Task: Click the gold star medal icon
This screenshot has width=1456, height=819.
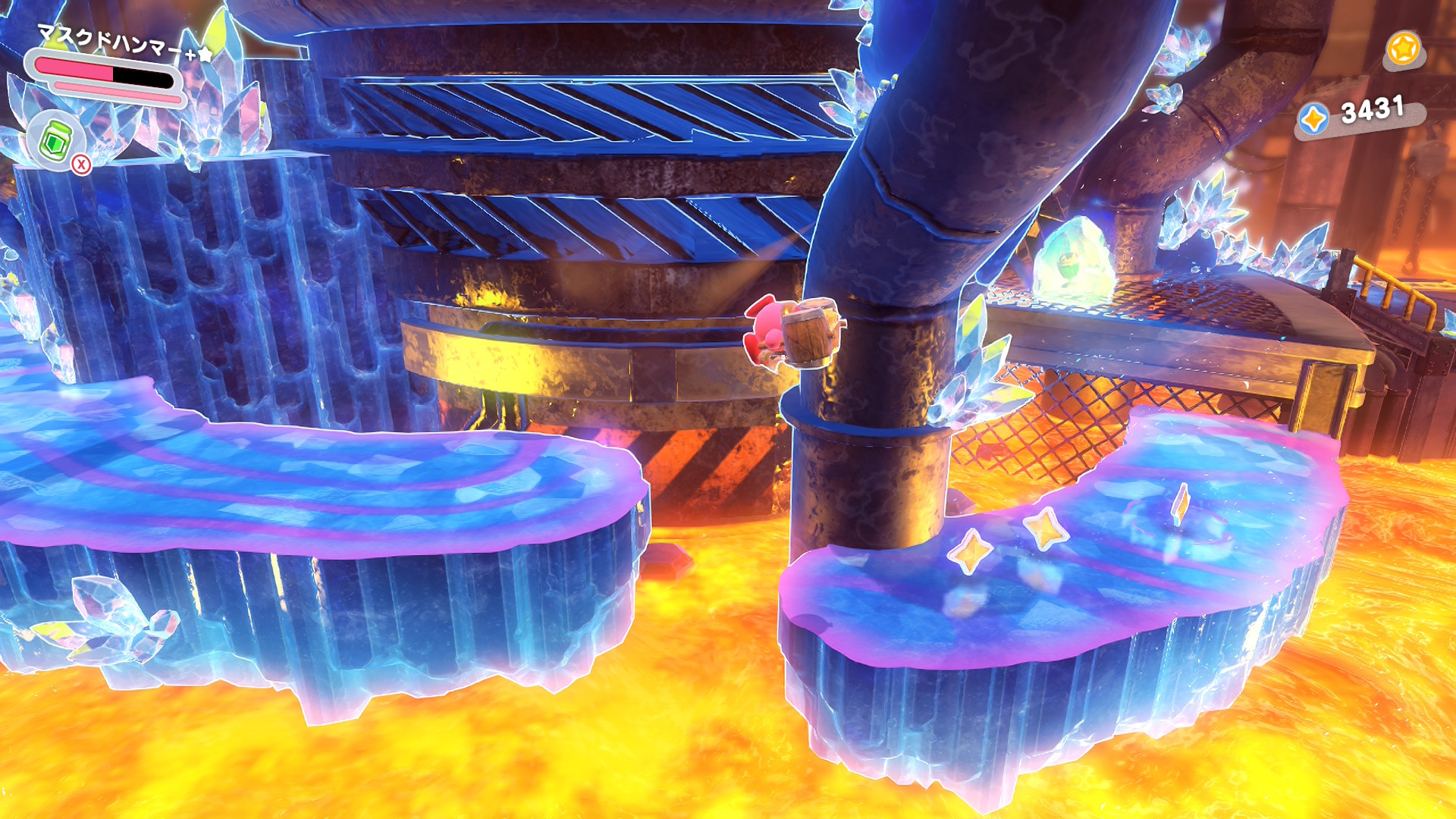Action: click(x=1403, y=49)
